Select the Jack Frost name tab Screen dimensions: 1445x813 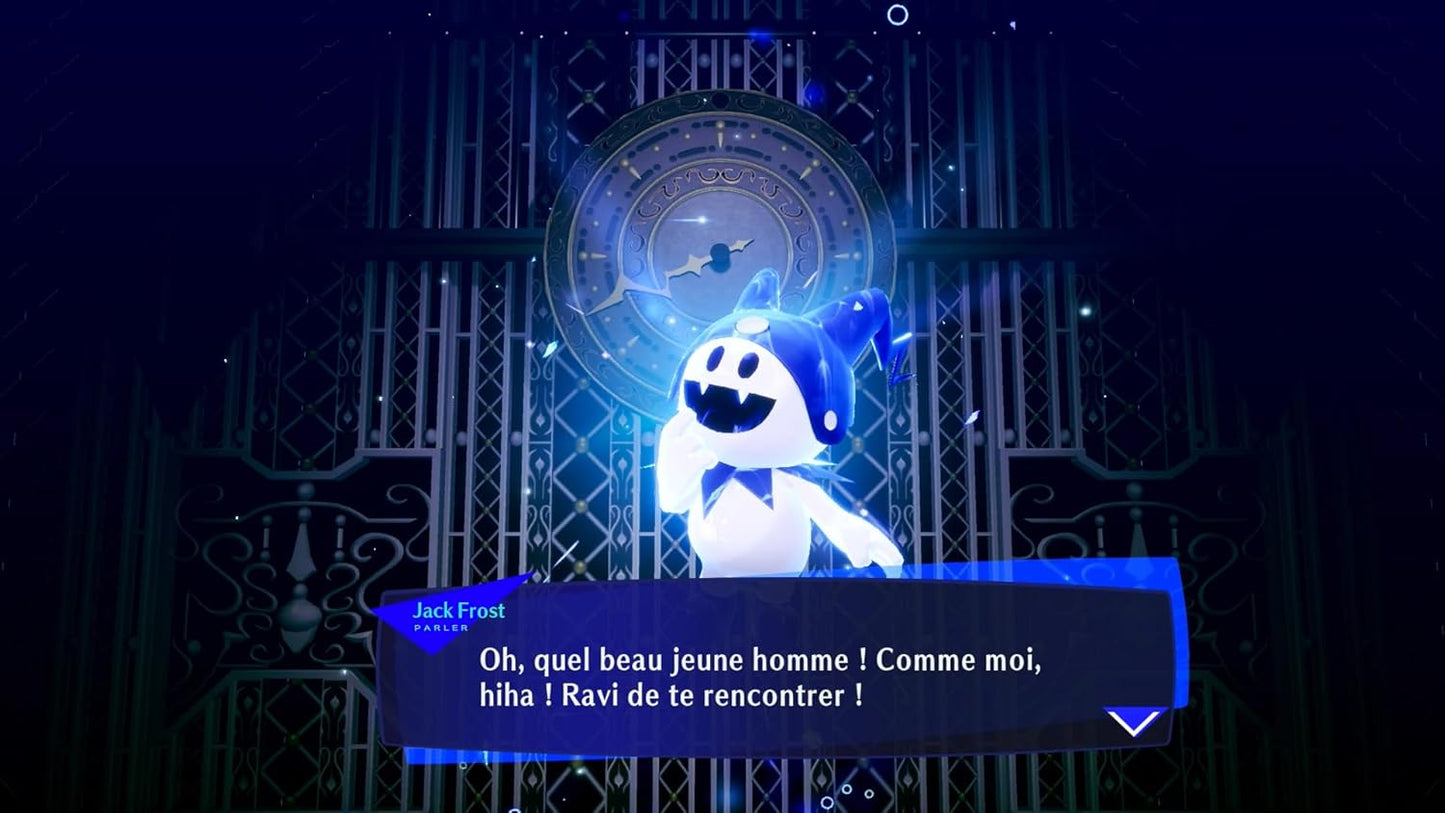point(458,611)
